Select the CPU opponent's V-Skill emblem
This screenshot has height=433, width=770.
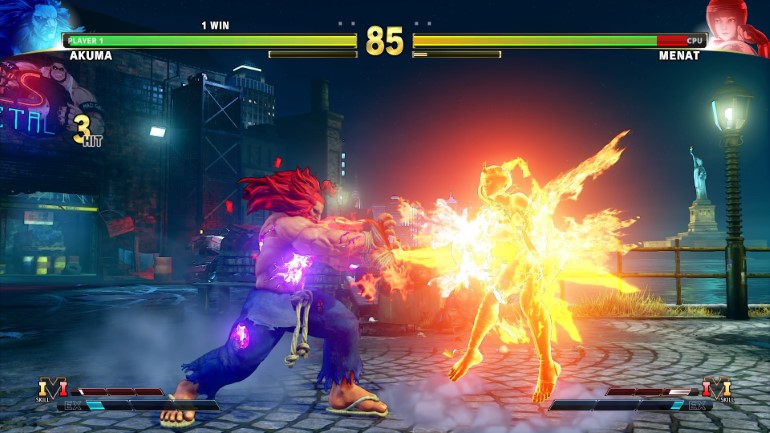[x=716, y=389]
